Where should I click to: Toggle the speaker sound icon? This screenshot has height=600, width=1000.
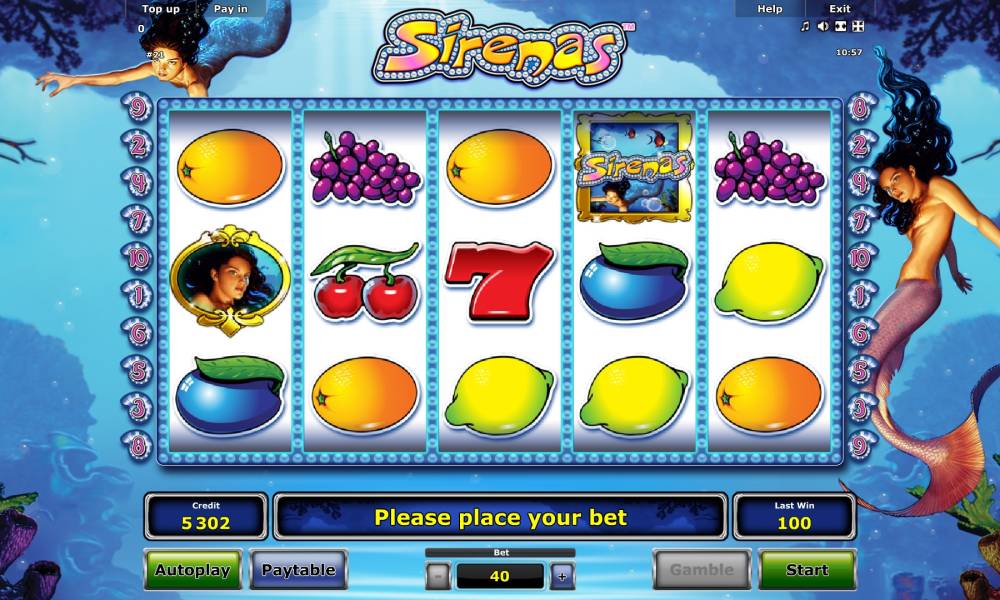click(823, 27)
